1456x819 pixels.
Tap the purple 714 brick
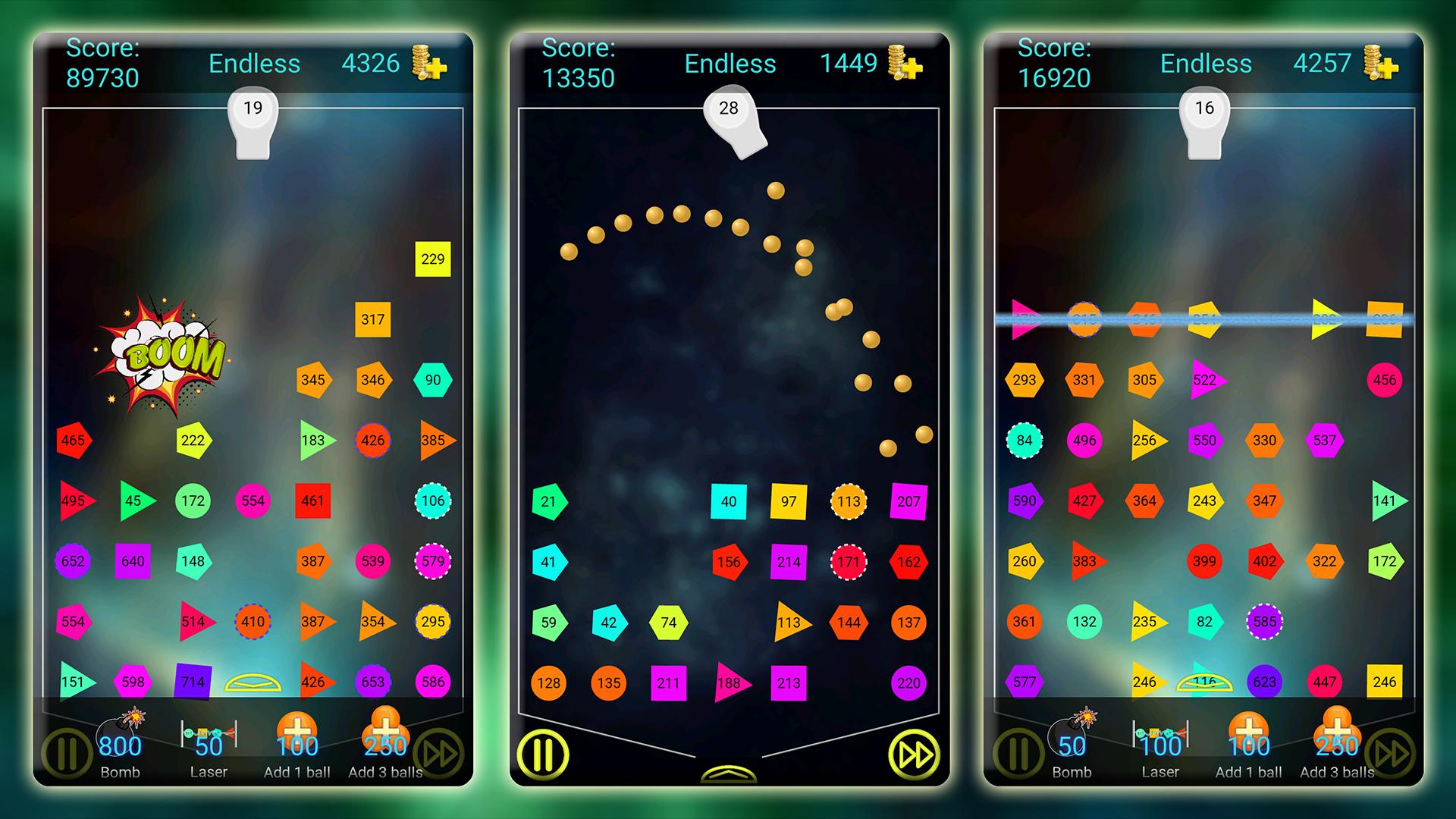coord(193,682)
